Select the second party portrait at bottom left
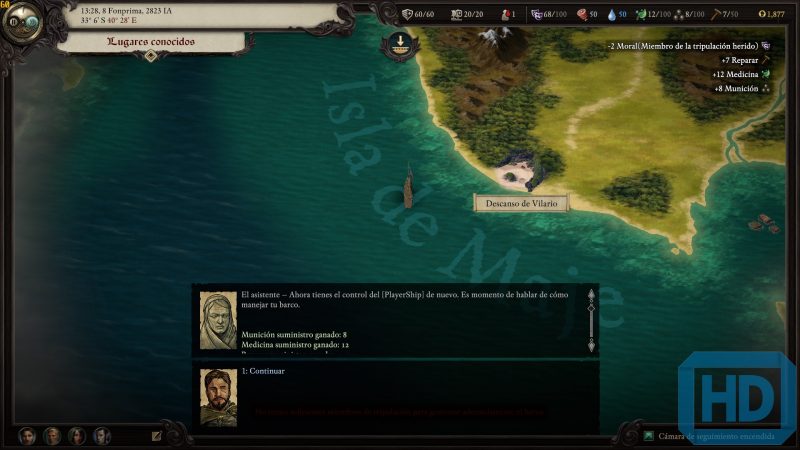Image resolution: width=800 pixels, height=450 pixels. [x=52, y=436]
